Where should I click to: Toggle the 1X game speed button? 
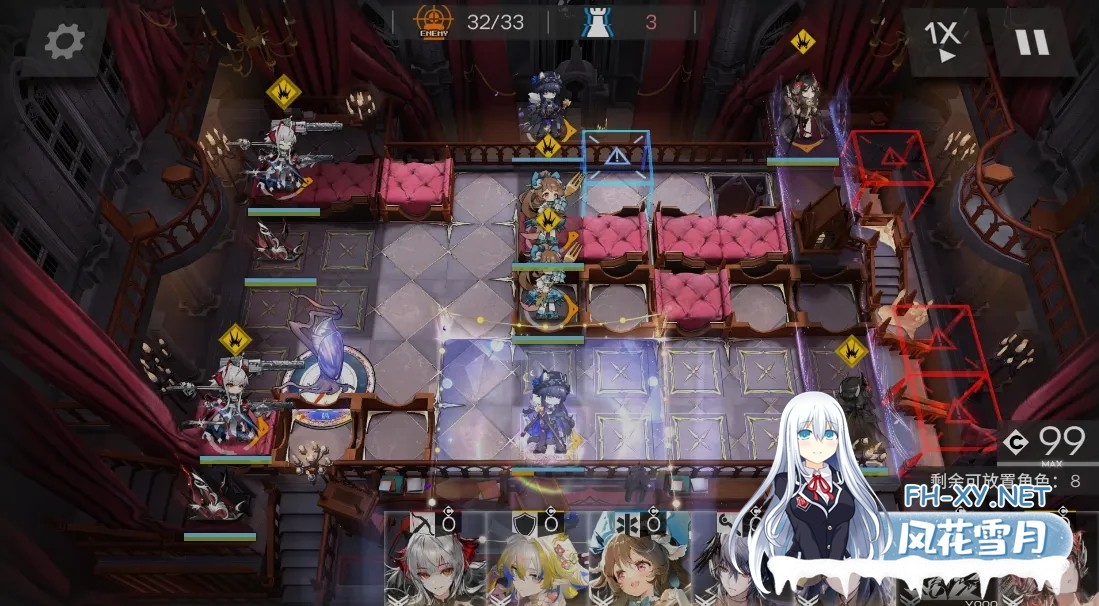pyautogui.click(x=942, y=41)
